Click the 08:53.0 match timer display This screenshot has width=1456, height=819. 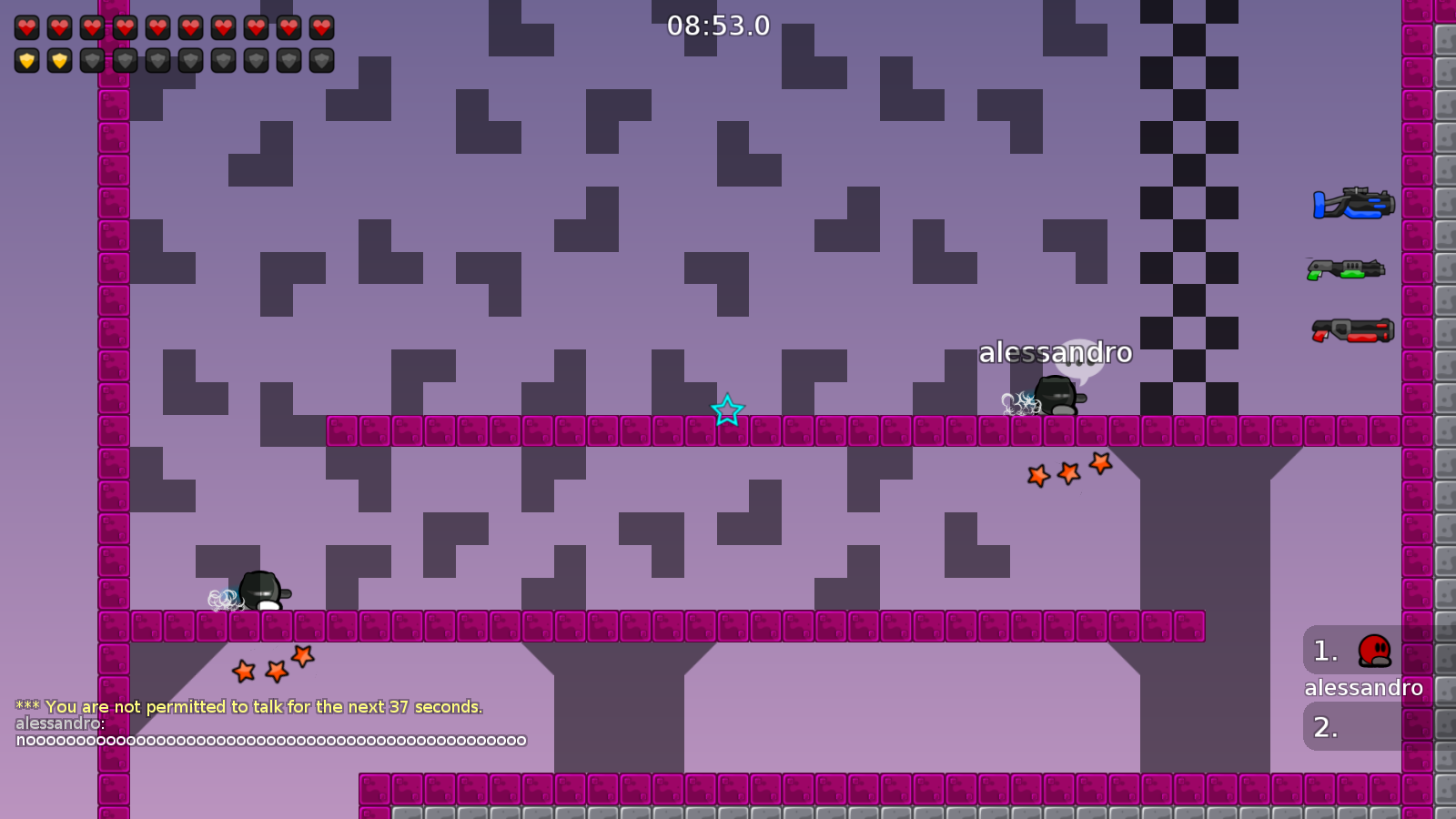[x=718, y=26]
